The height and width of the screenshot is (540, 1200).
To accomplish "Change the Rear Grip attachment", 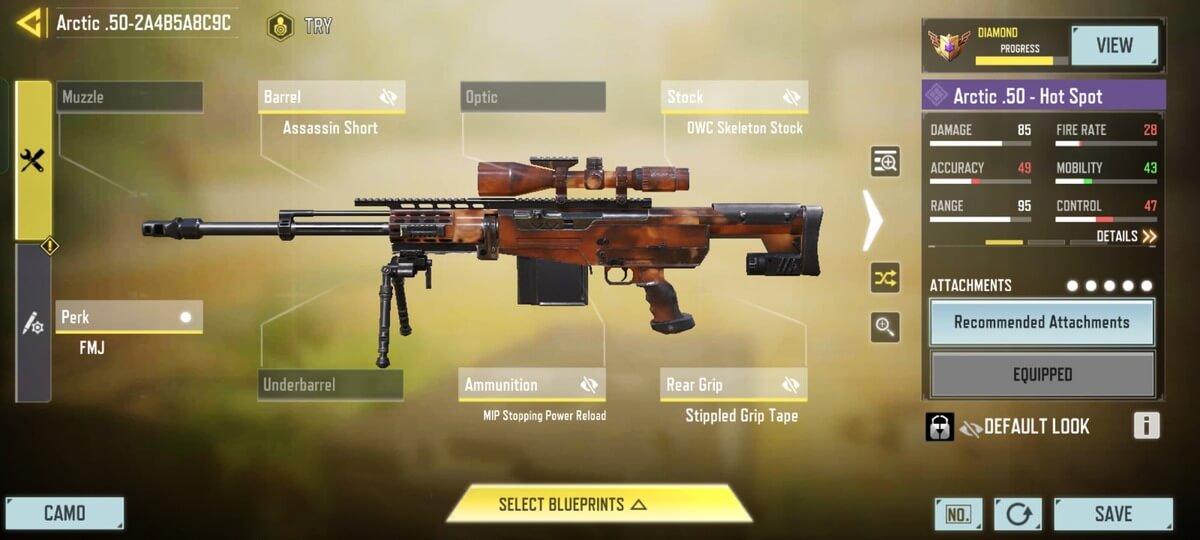I will click(734, 385).
